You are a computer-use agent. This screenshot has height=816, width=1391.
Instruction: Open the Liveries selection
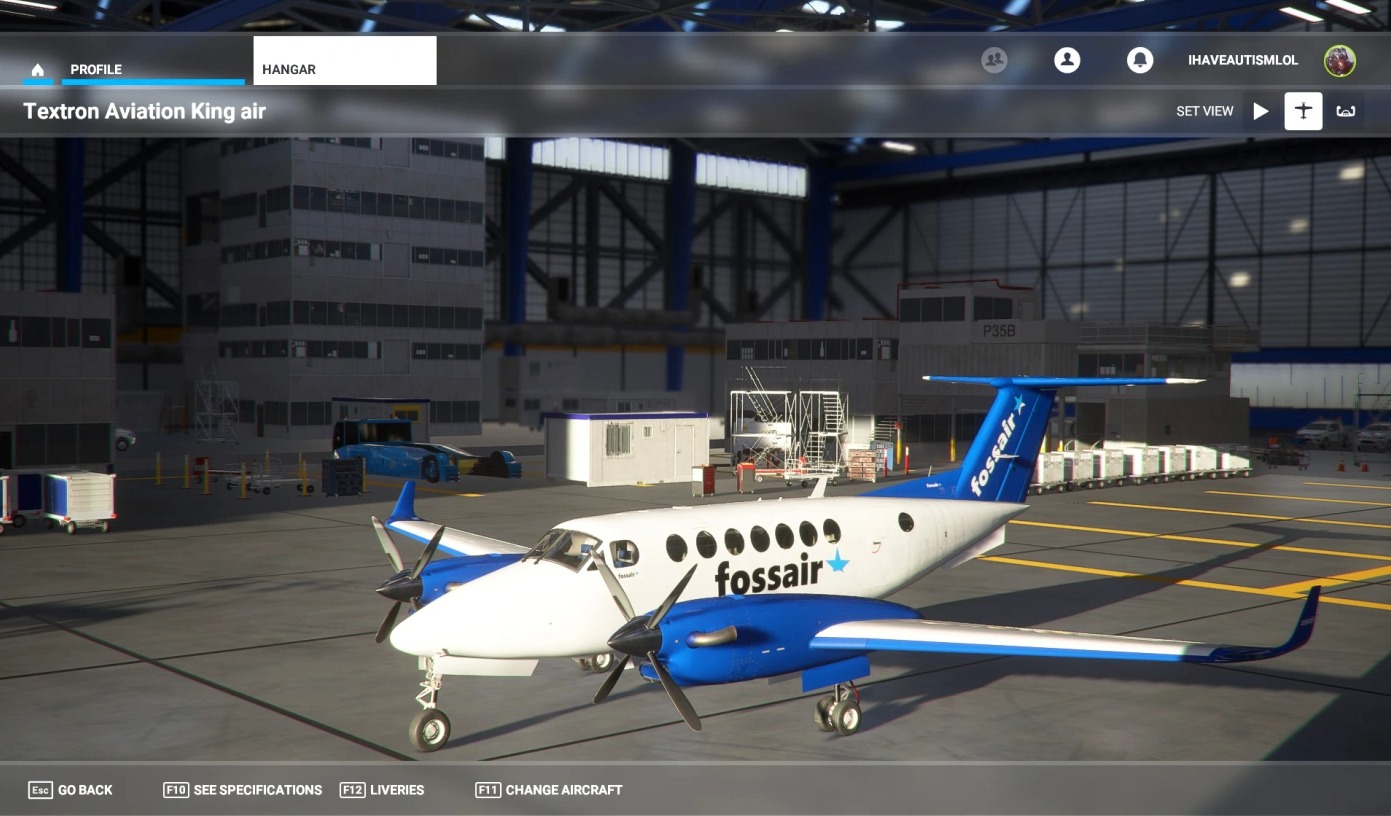pos(383,790)
